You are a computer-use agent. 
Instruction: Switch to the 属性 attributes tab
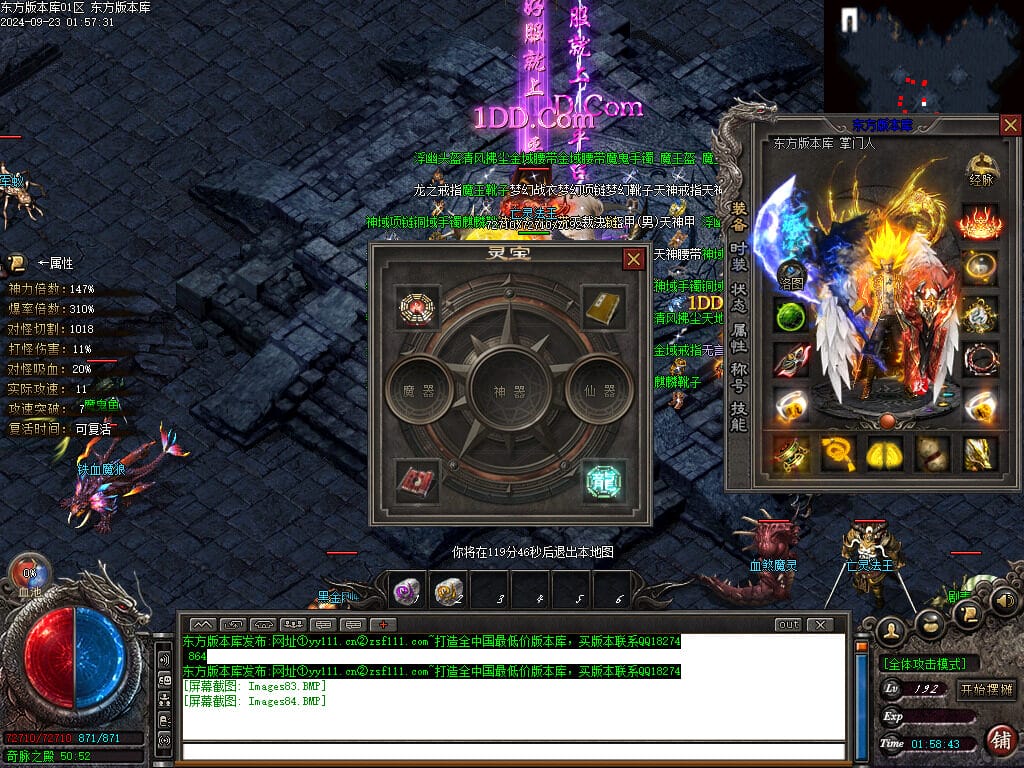(x=739, y=338)
